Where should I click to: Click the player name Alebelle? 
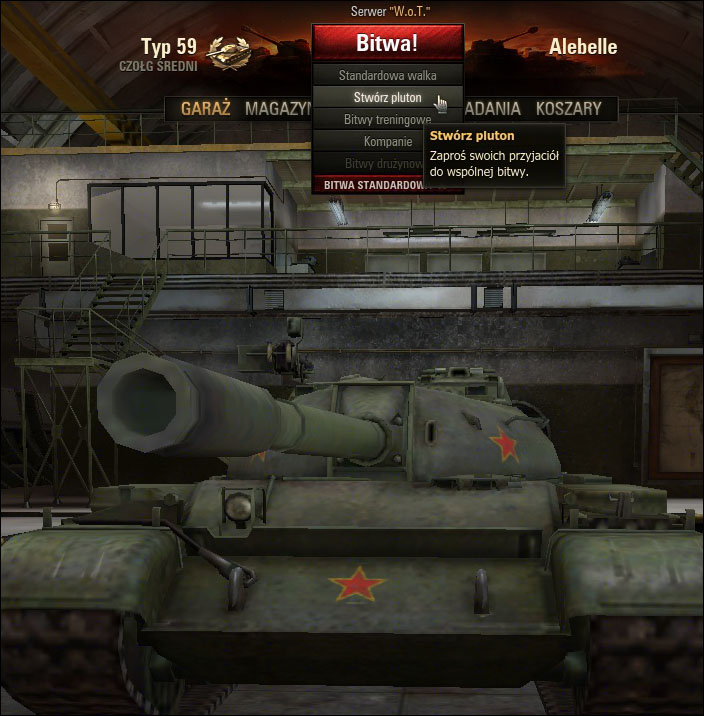click(583, 47)
